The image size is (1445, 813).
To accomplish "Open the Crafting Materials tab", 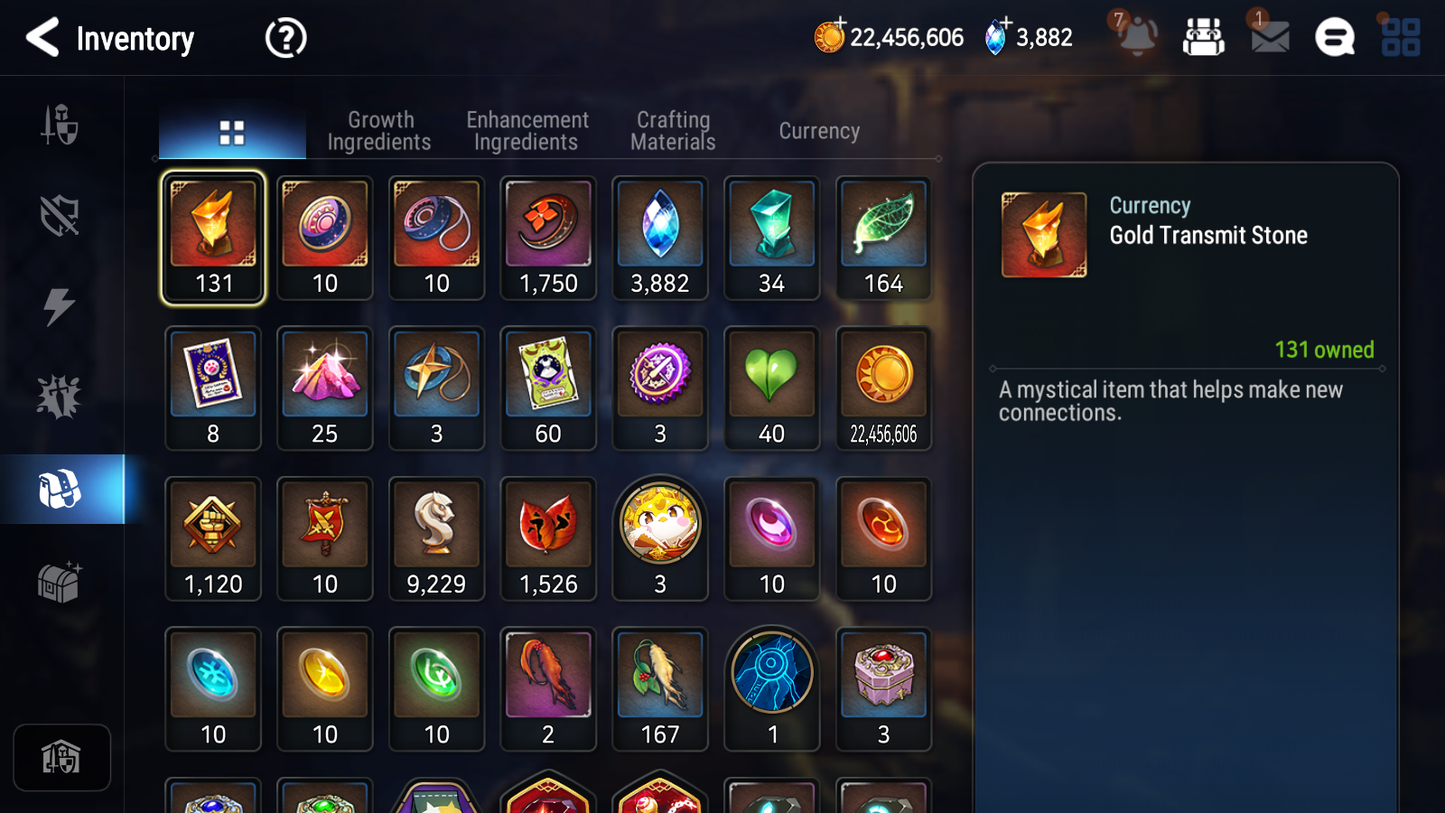I will click(672, 130).
